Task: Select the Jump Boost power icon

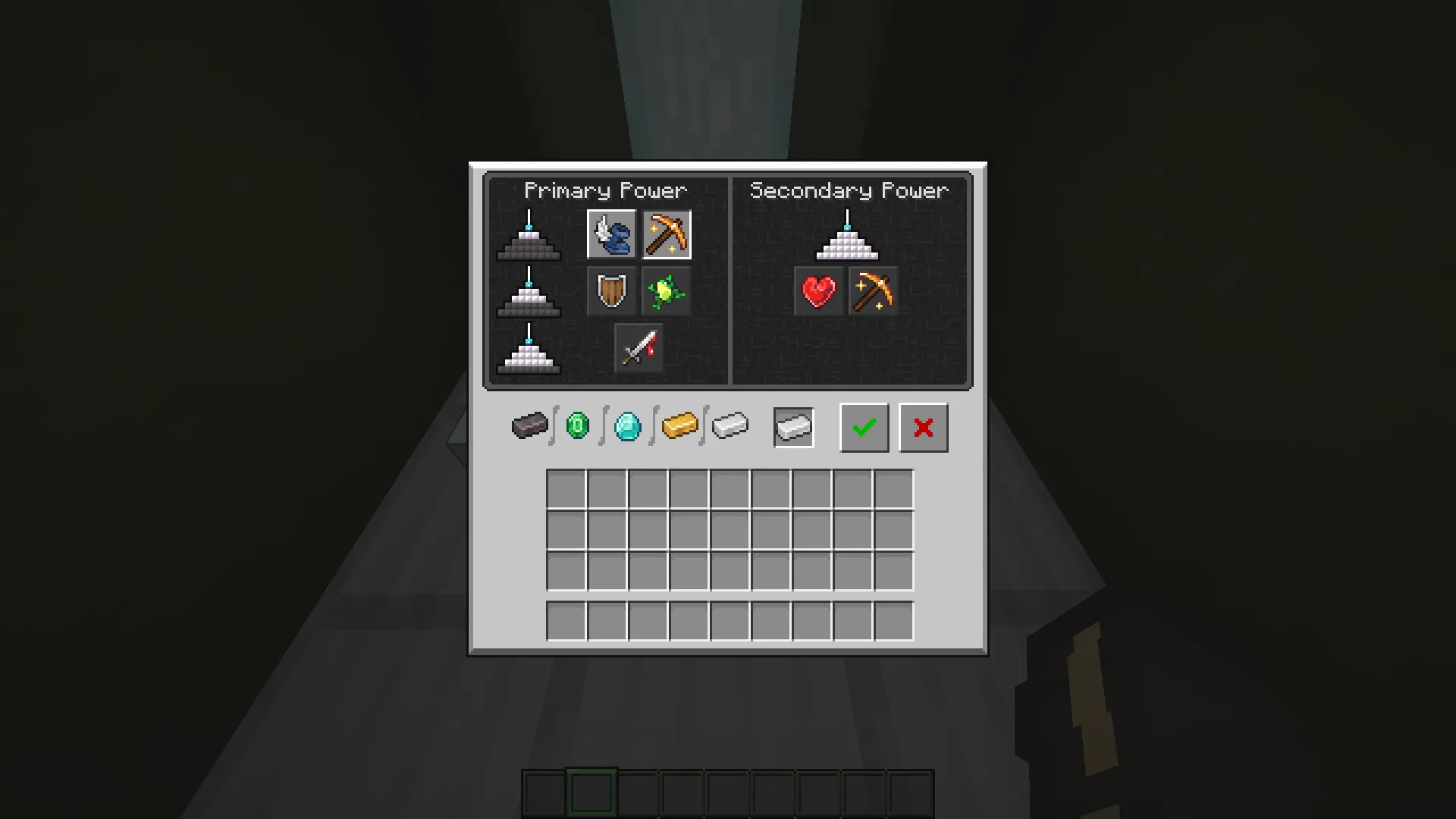Action: point(667,291)
